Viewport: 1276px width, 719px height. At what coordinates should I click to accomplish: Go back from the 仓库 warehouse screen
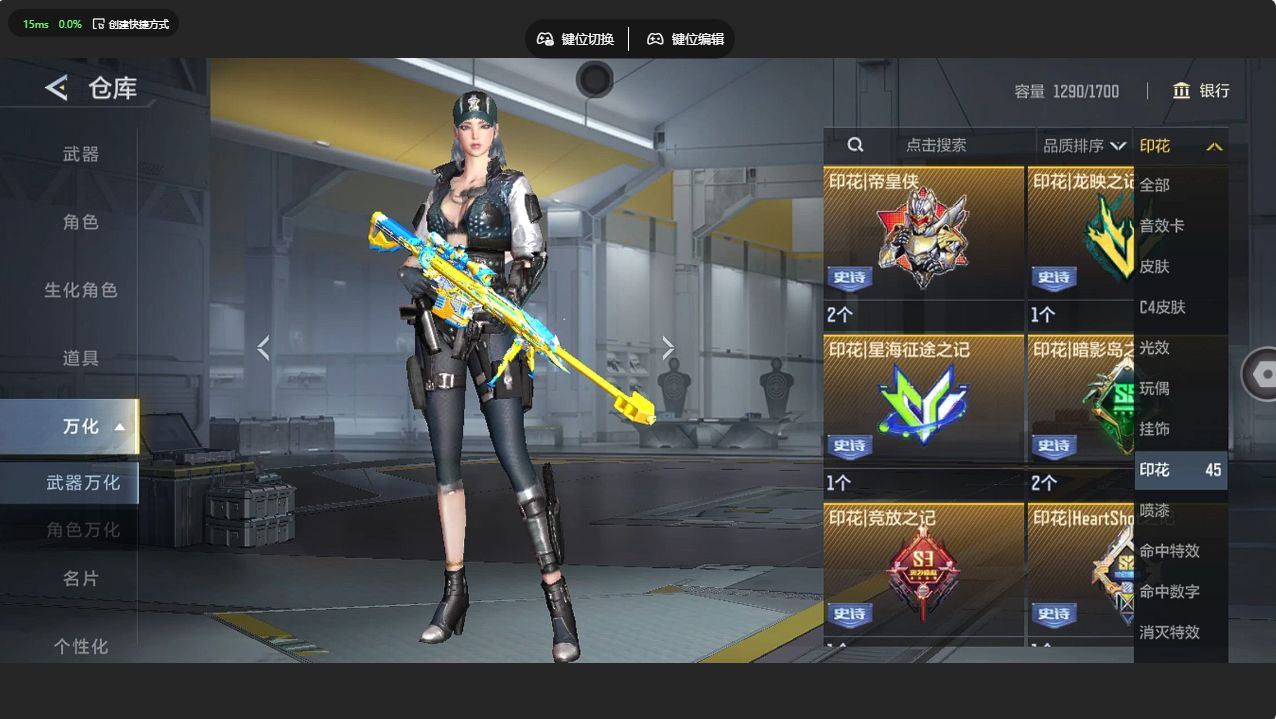click(x=56, y=88)
